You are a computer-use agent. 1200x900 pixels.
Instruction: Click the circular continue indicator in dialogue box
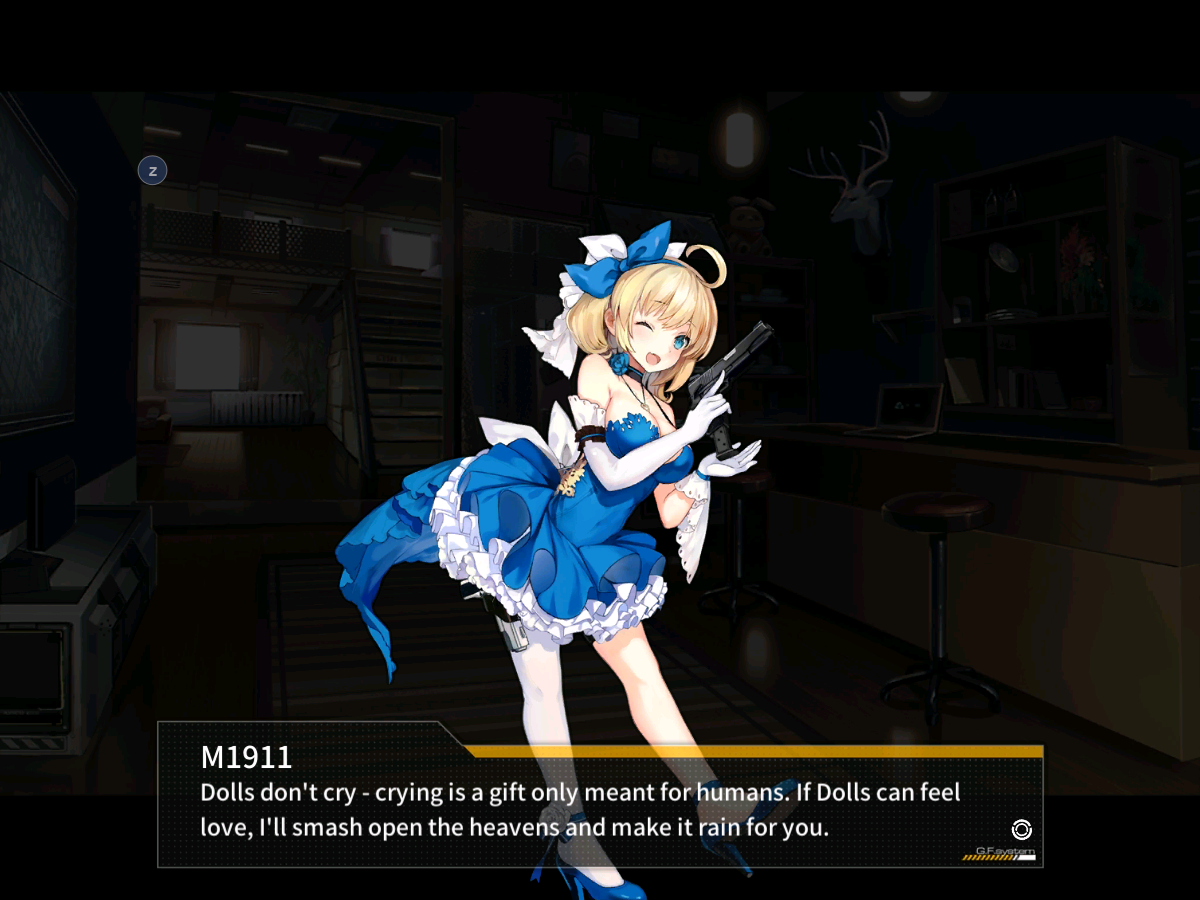1021,829
